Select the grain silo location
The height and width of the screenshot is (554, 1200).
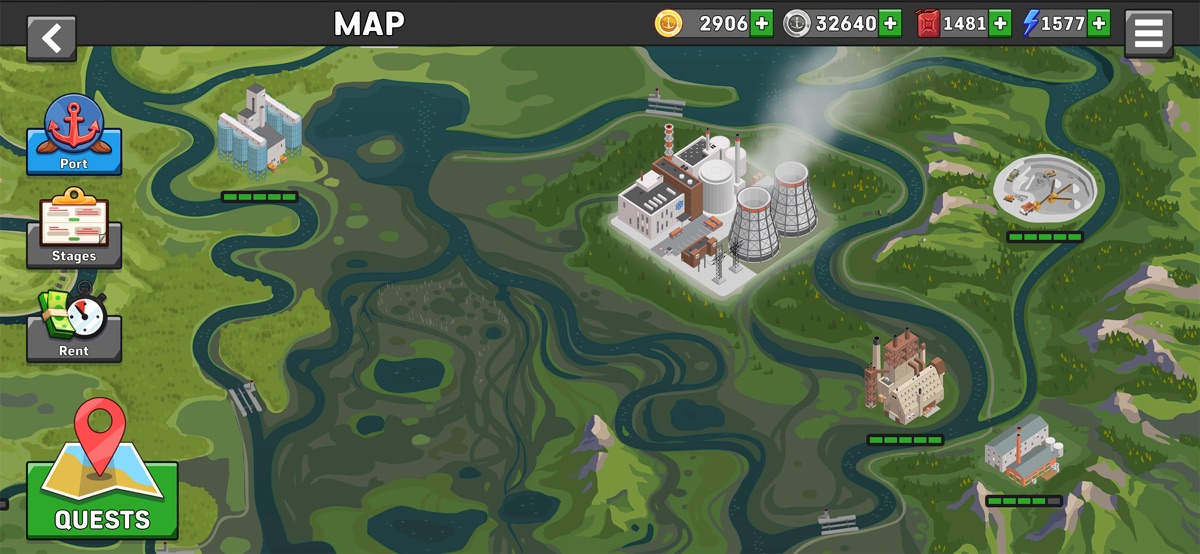258,132
